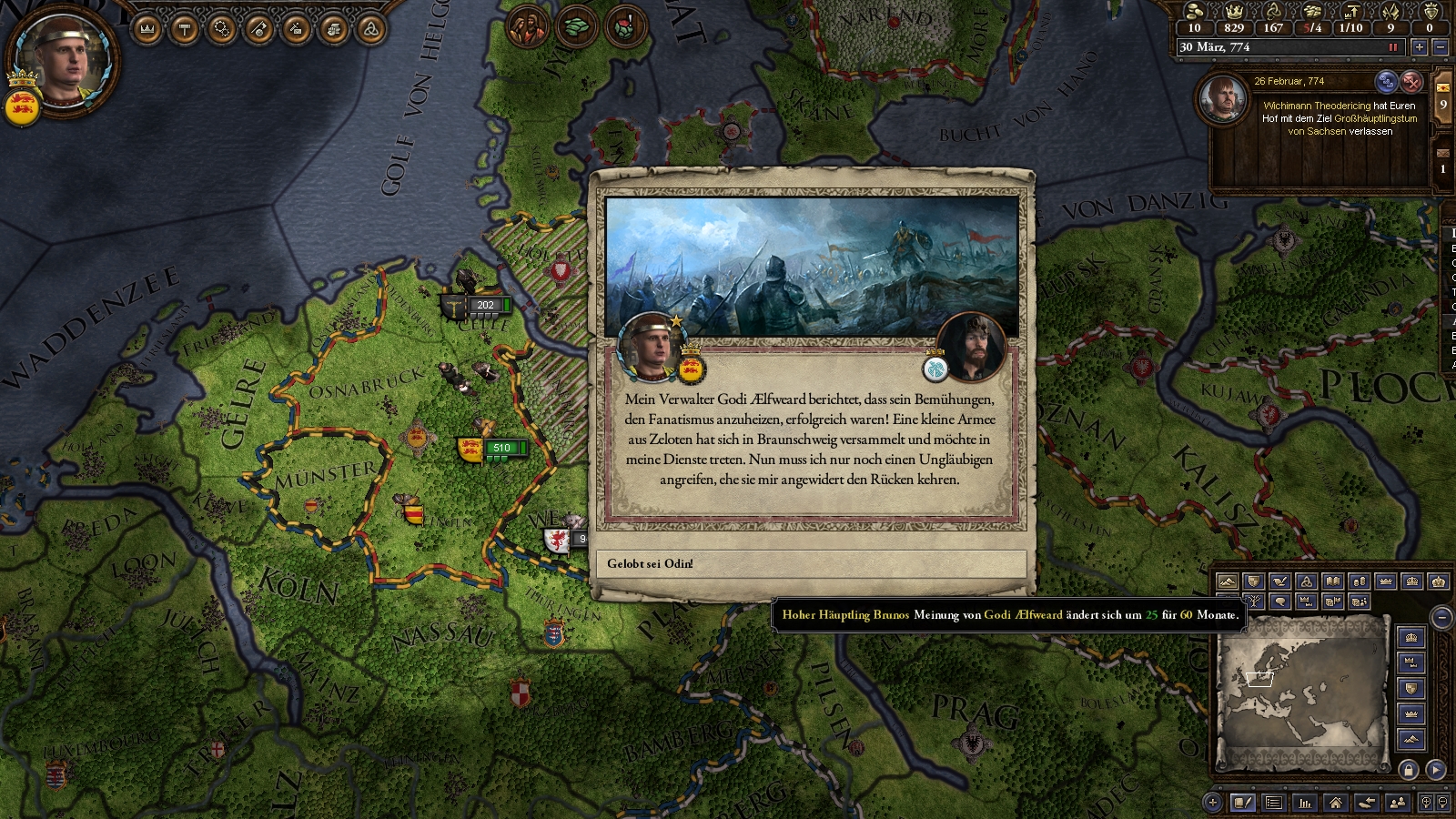Image resolution: width=1456 pixels, height=819 pixels.
Task: Open the triquetra religion tab
Action: point(370,29)
